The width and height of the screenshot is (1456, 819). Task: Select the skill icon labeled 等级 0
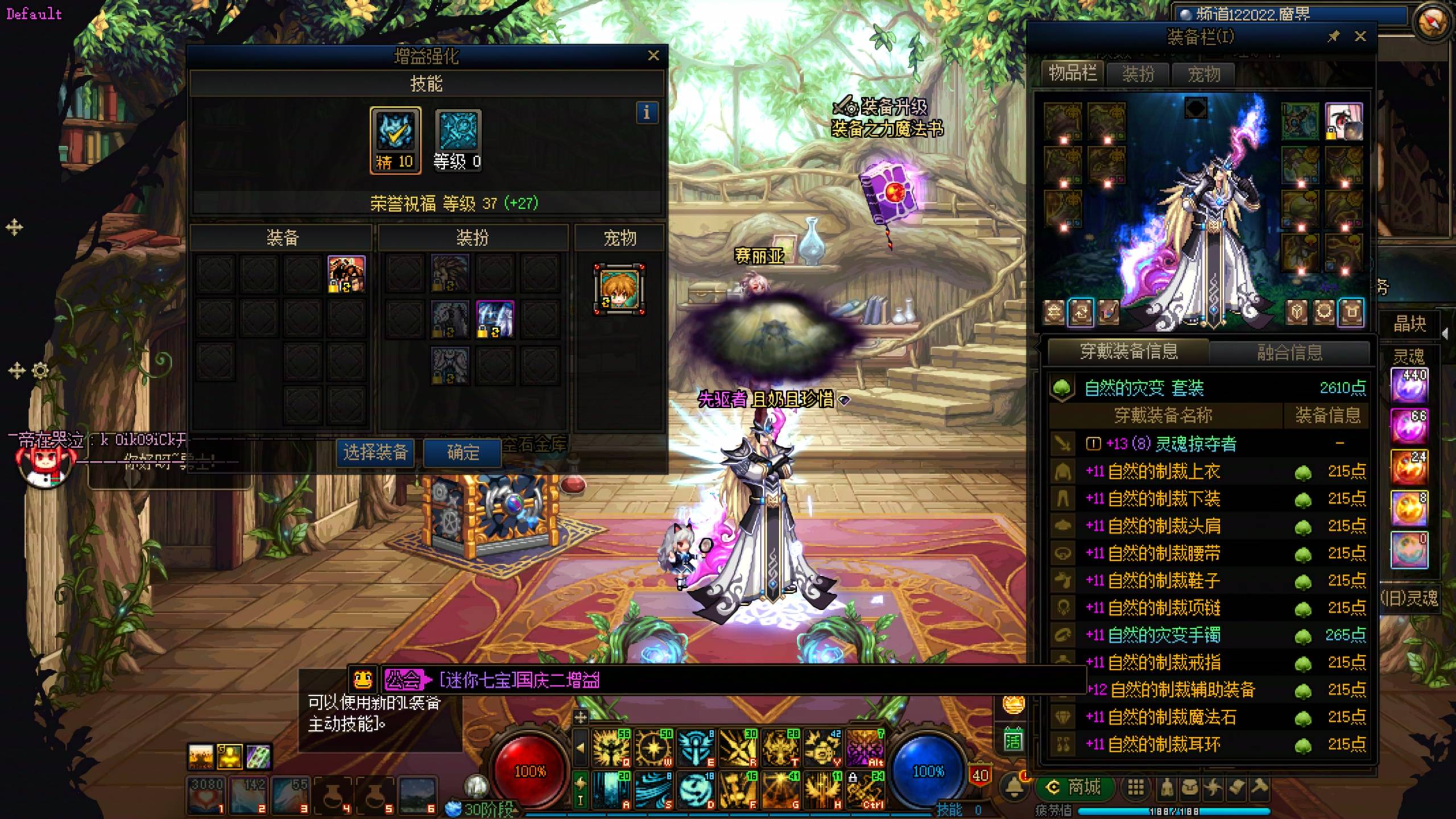click(458, 140)
